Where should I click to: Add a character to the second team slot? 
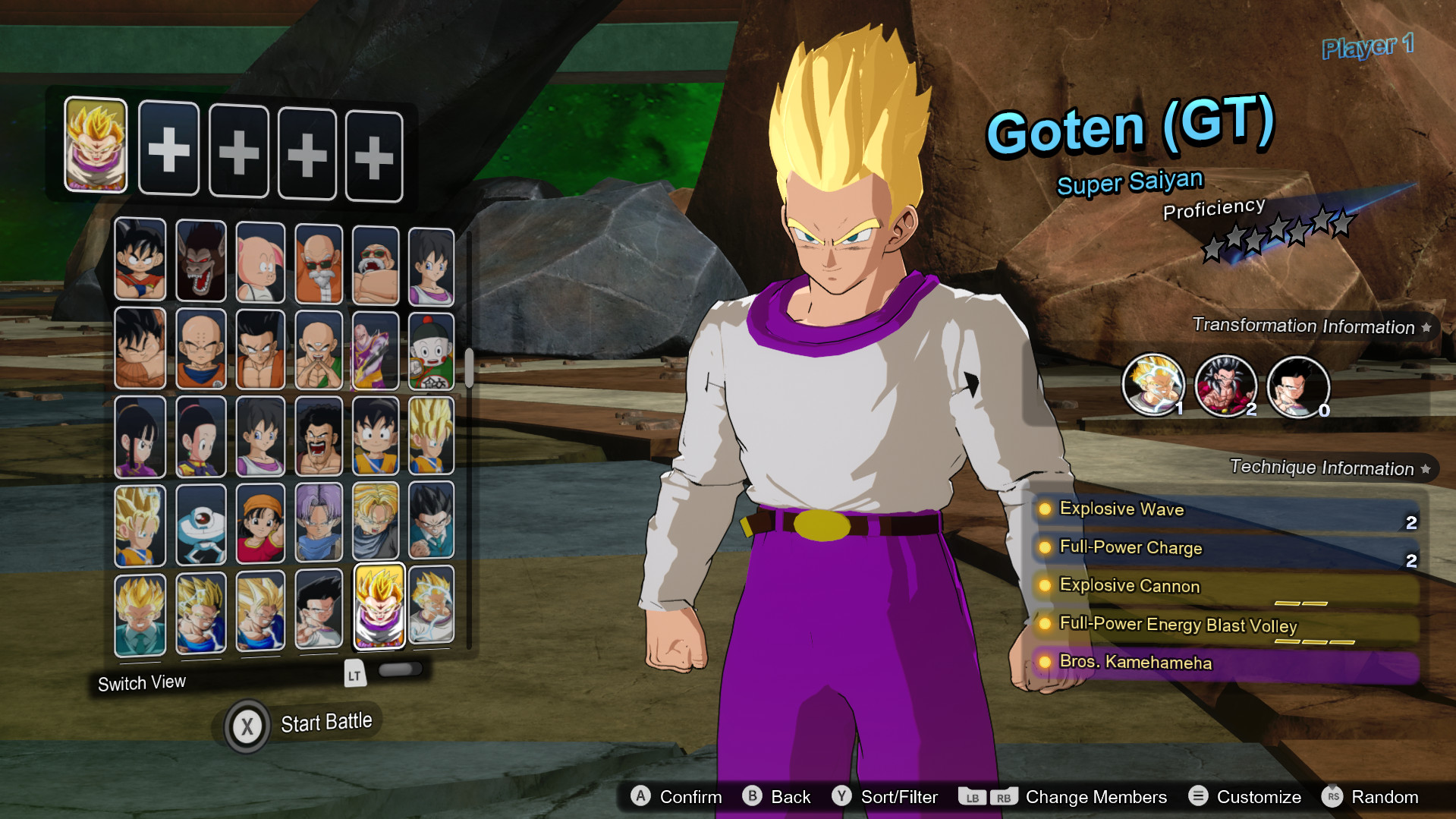tap(168, 150)
